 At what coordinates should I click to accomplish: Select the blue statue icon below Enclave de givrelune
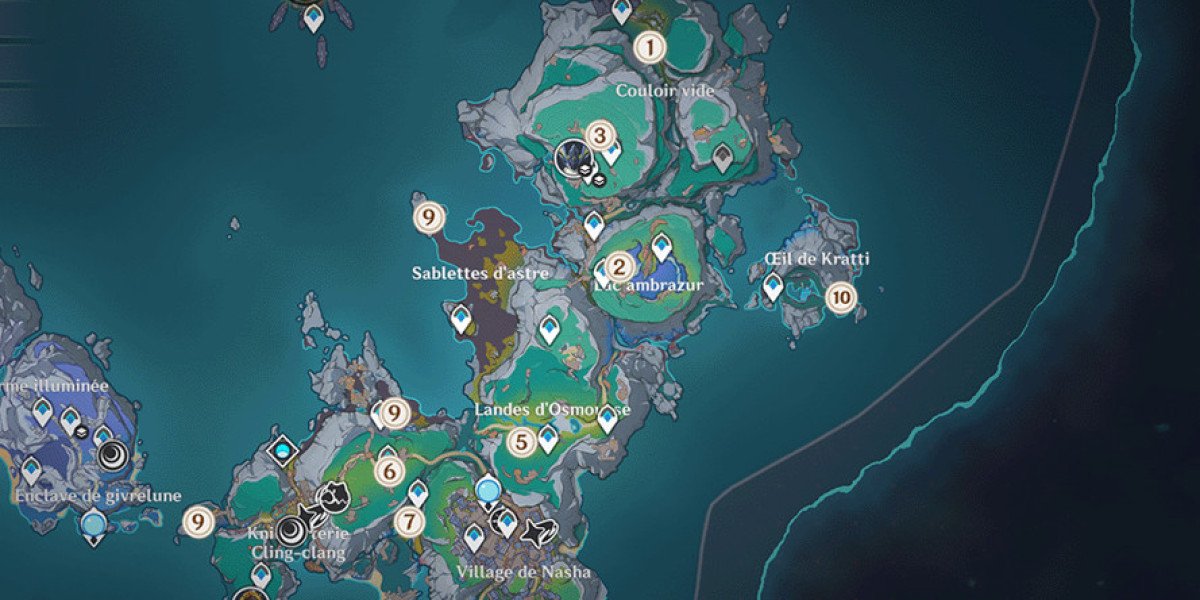click(x=94, y=523)
